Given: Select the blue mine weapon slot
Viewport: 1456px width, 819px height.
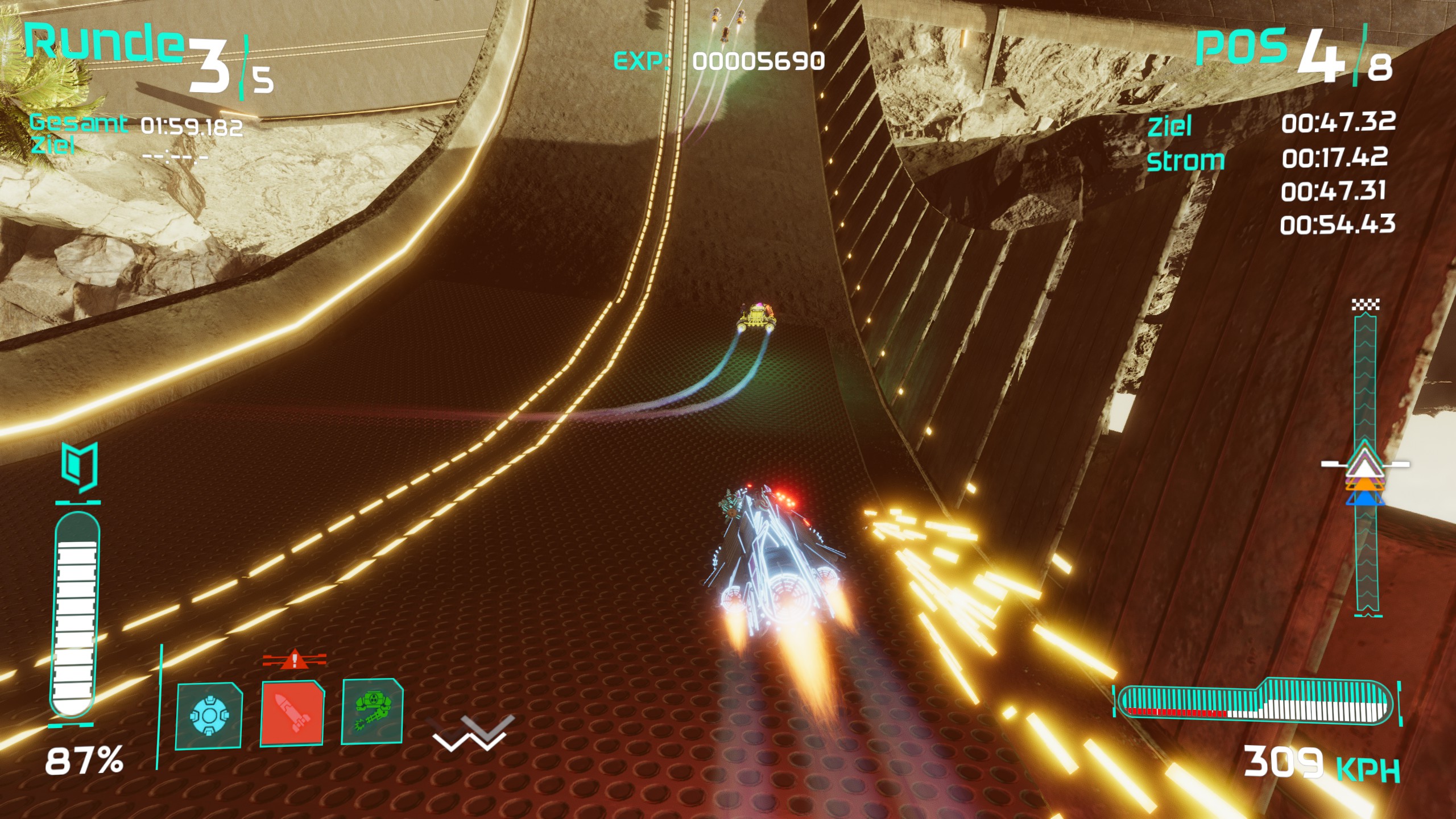Looking at the screenshot, I should pos(209,715).
